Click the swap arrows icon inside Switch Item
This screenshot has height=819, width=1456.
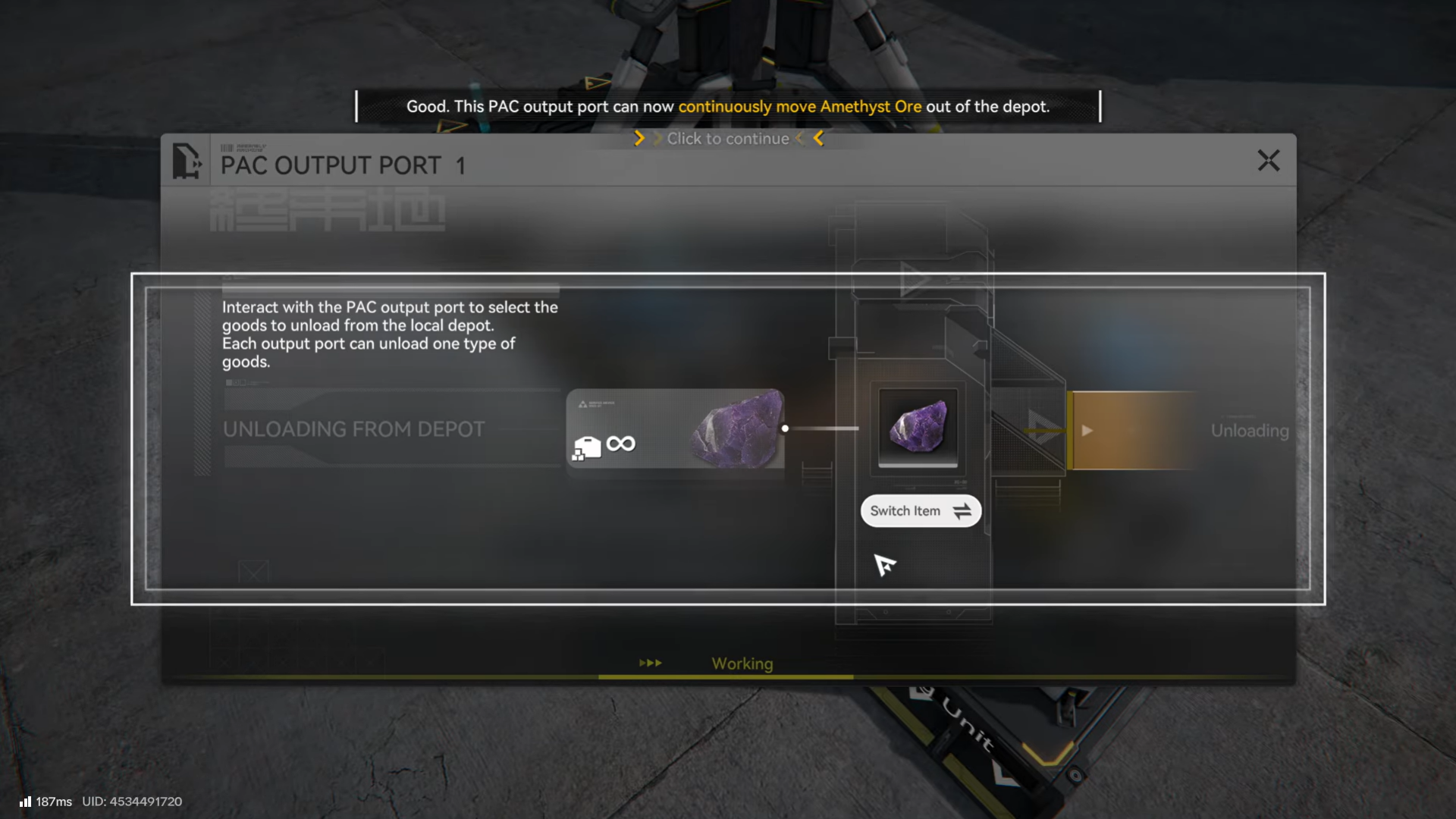click(962, 511)
